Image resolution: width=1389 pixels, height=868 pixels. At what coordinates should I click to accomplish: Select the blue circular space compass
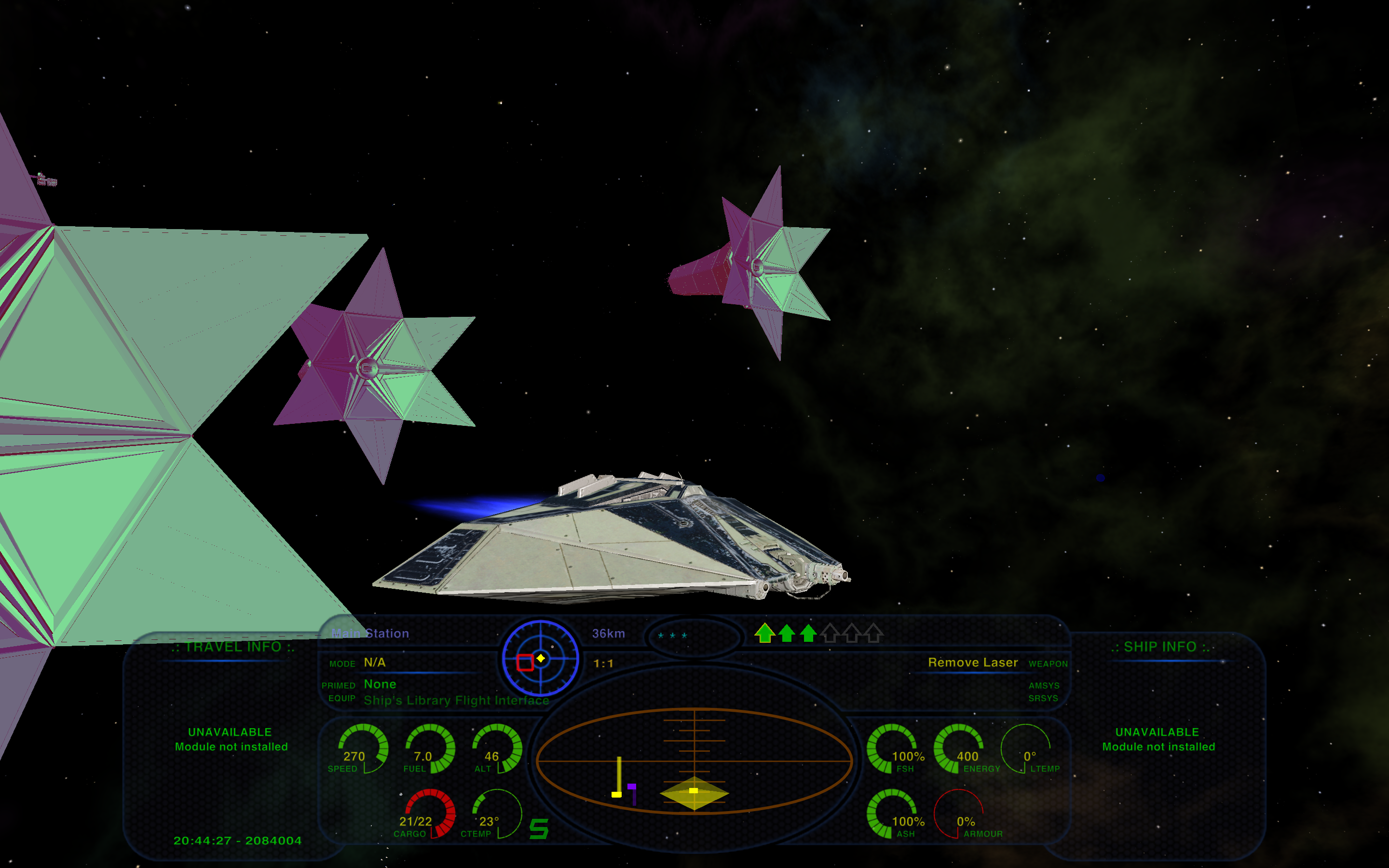(540, 658)
